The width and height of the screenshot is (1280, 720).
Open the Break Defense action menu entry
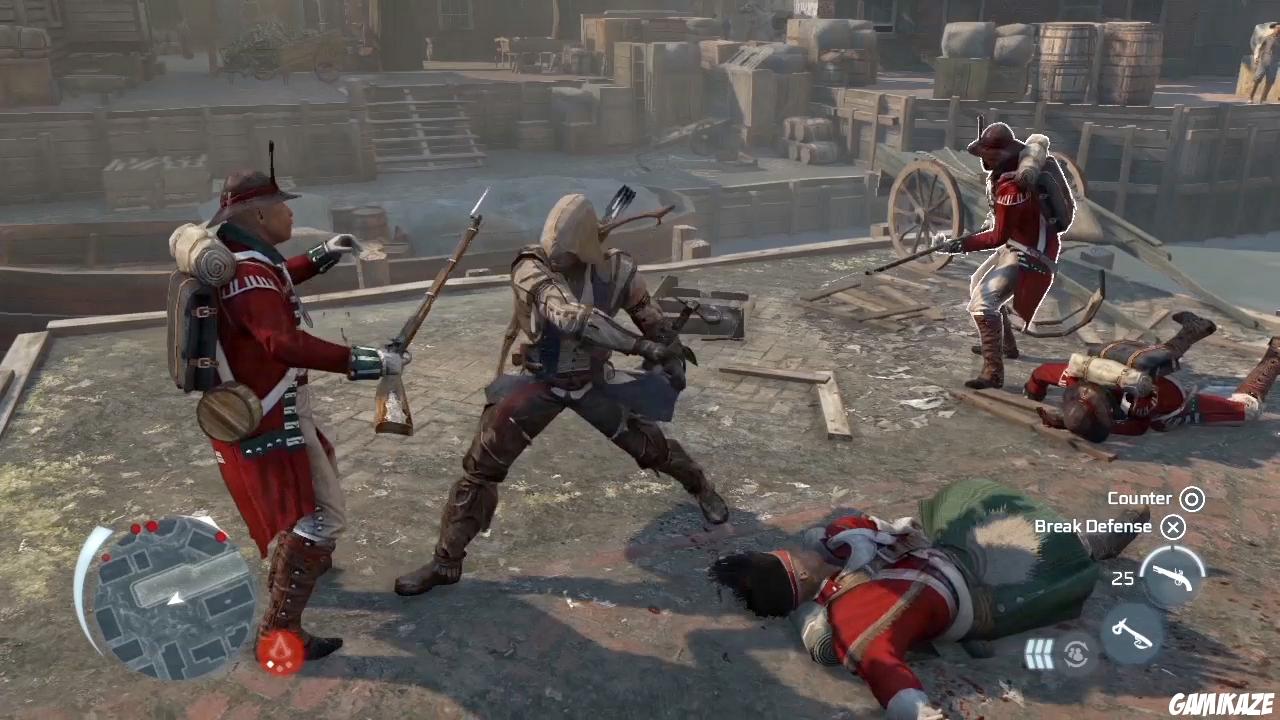coord(1092,527)
